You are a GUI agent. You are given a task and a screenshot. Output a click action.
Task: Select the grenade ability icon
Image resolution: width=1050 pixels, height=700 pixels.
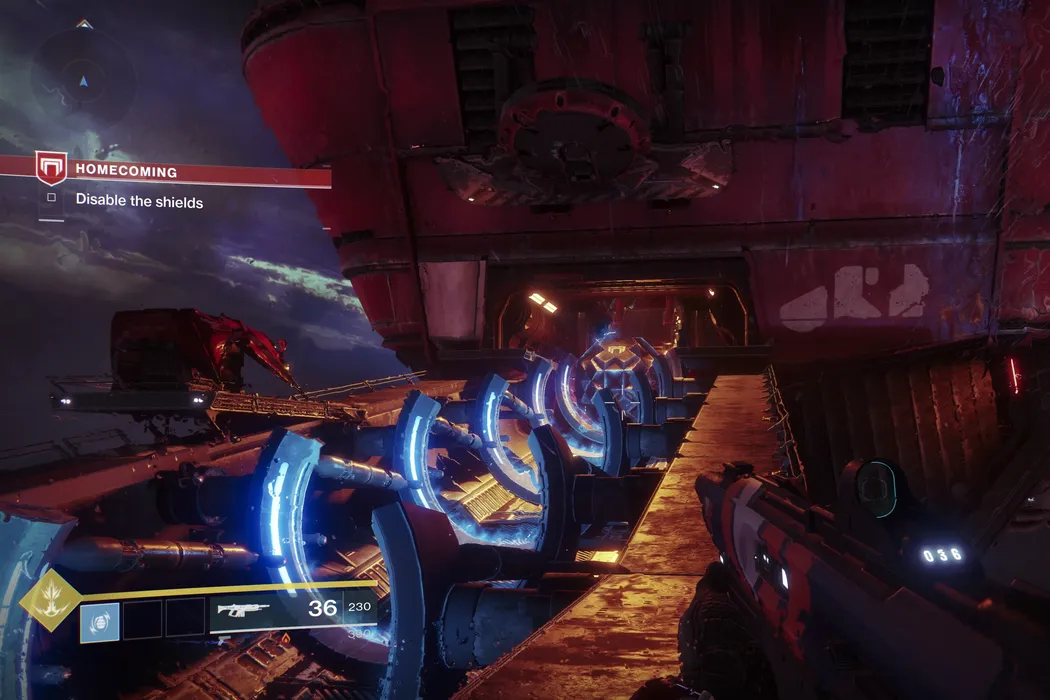[100, 620]
